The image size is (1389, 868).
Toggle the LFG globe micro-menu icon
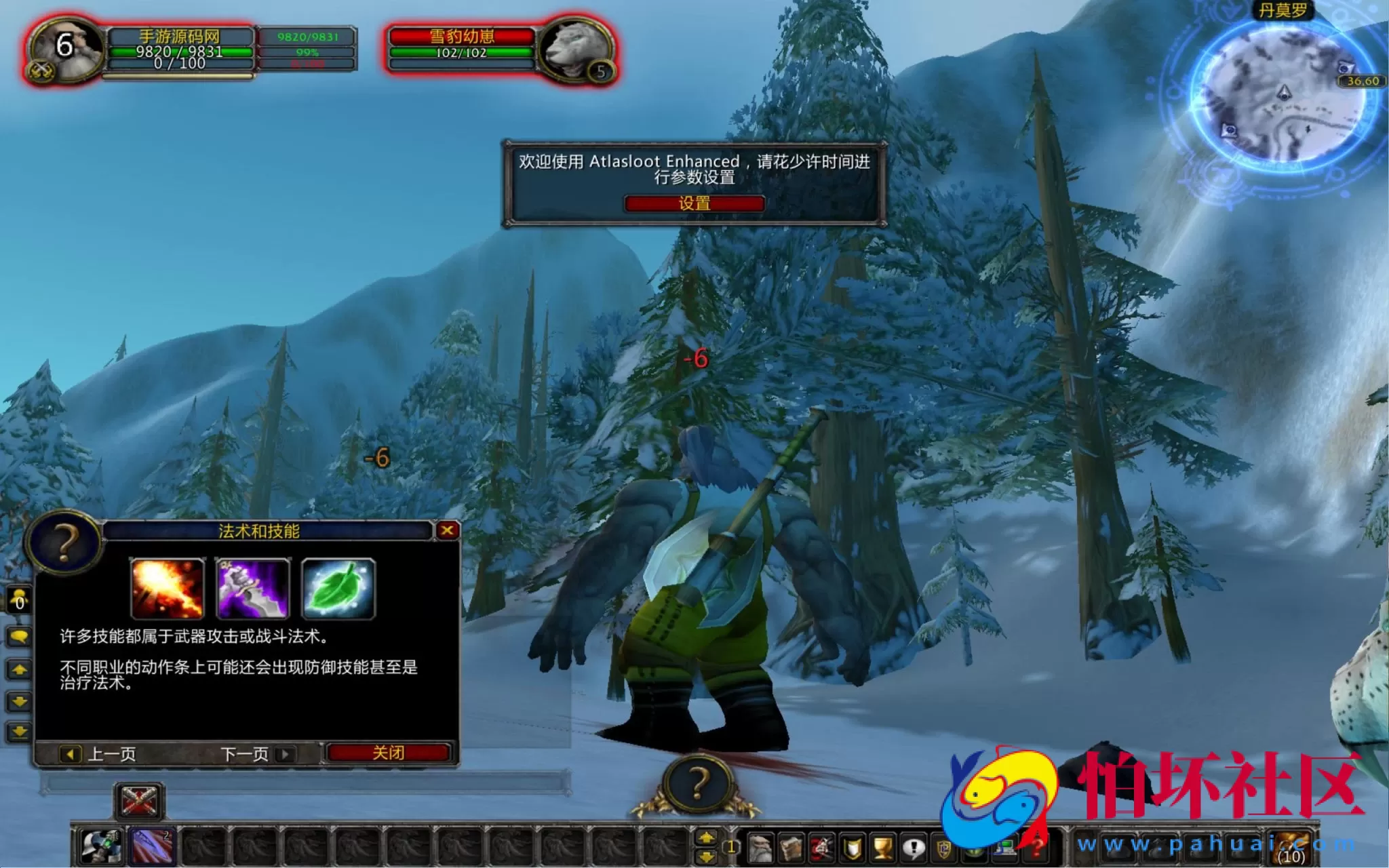pos(975,846)
